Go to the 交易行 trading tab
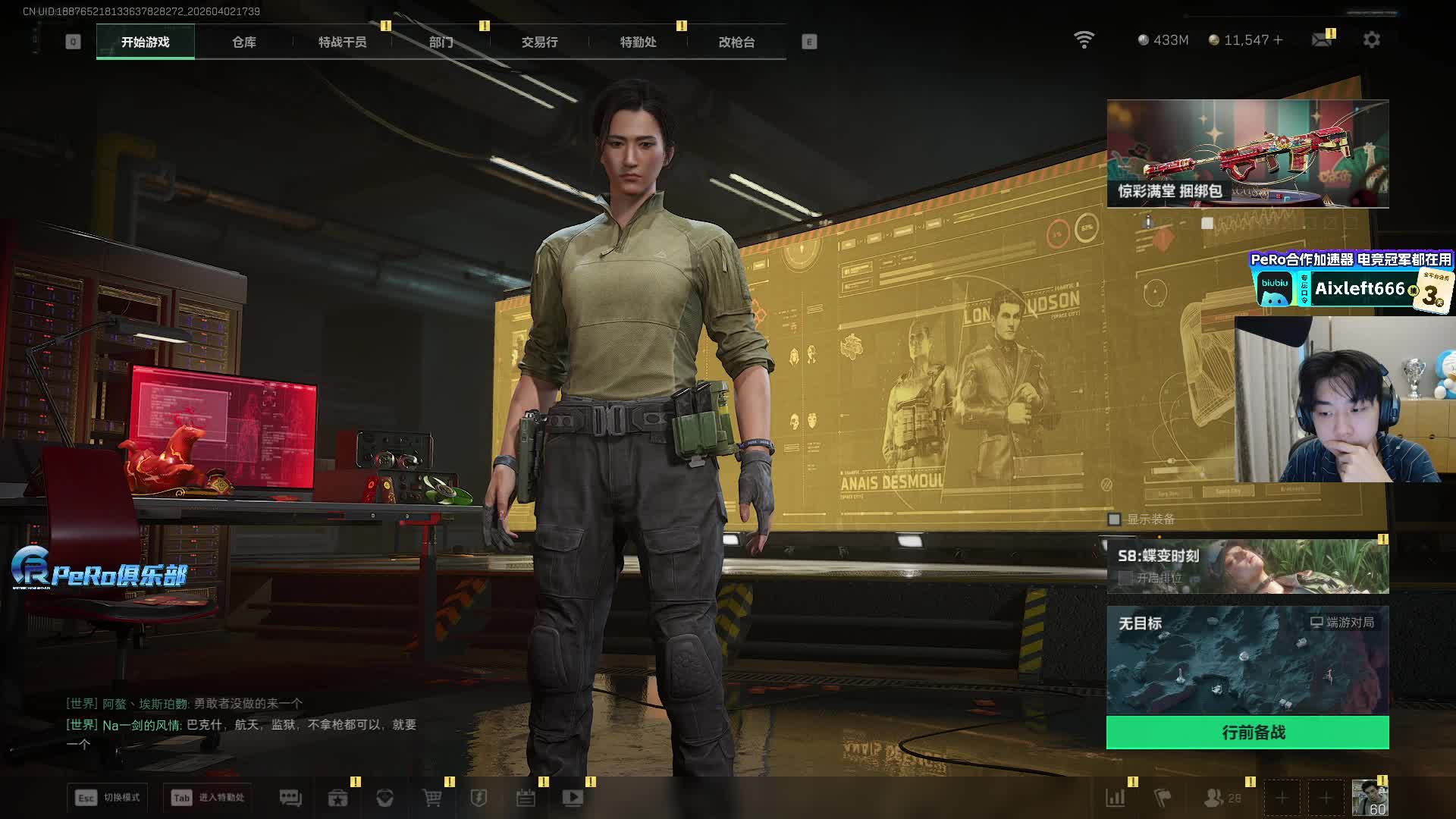Image resolution: width=1456 pixels, height=819 pixels. coord(539,42)
